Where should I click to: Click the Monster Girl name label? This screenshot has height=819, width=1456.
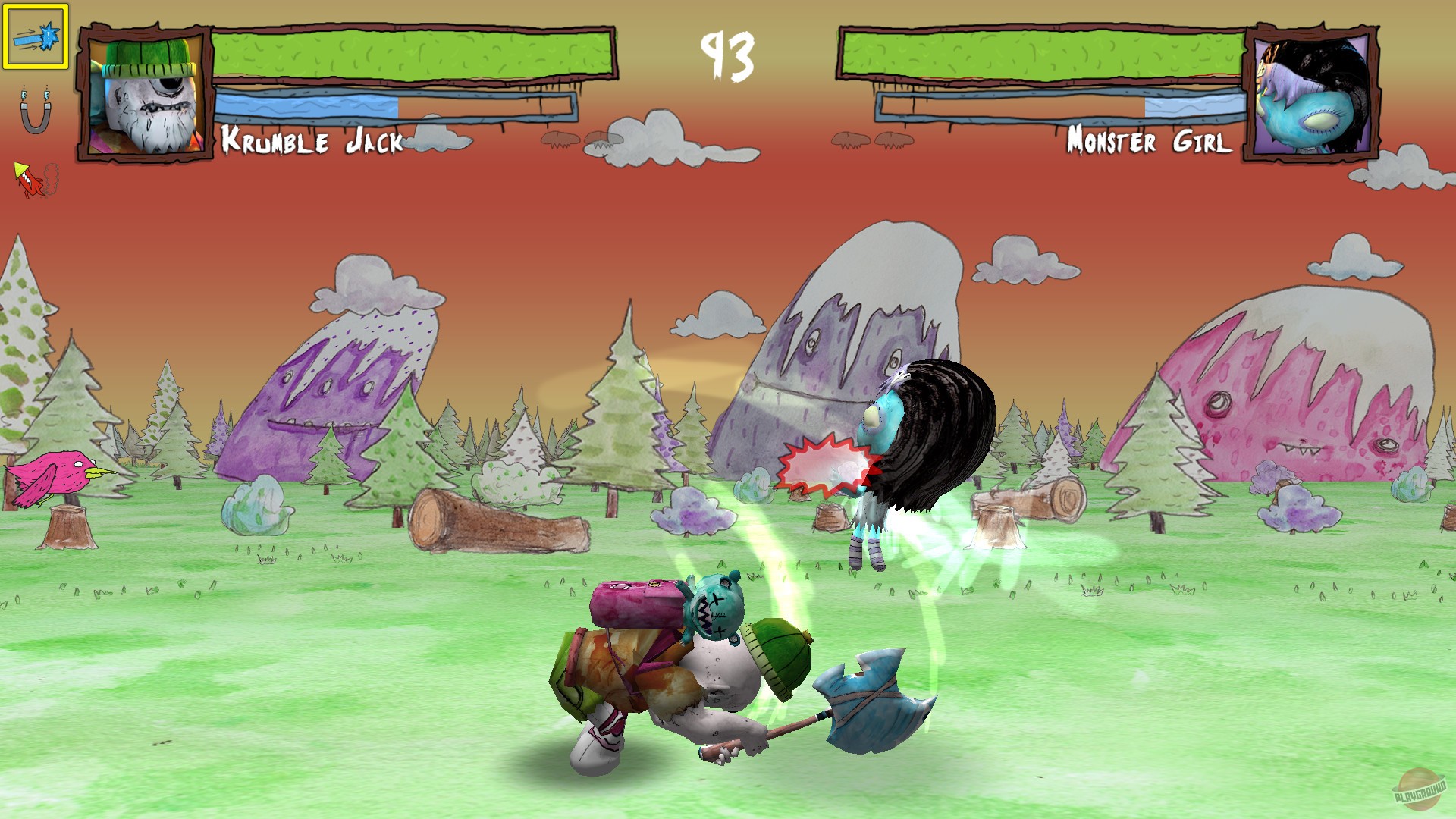[1150, 142]
